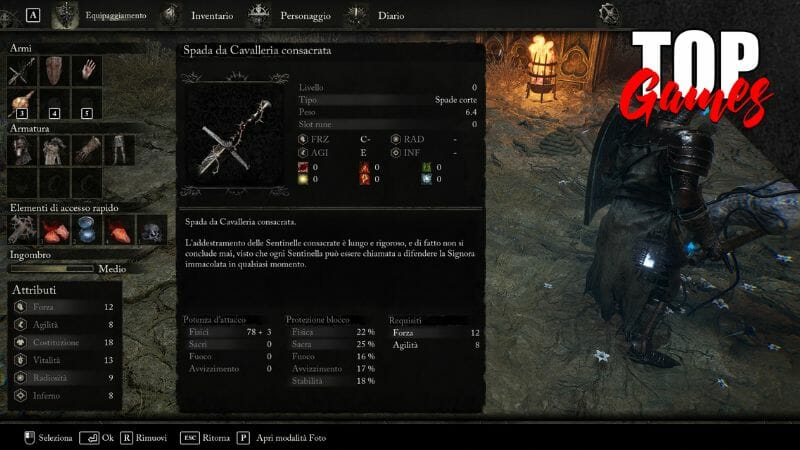
Task: Choose the crossbow quick access slot
Action: coord(22,229)
